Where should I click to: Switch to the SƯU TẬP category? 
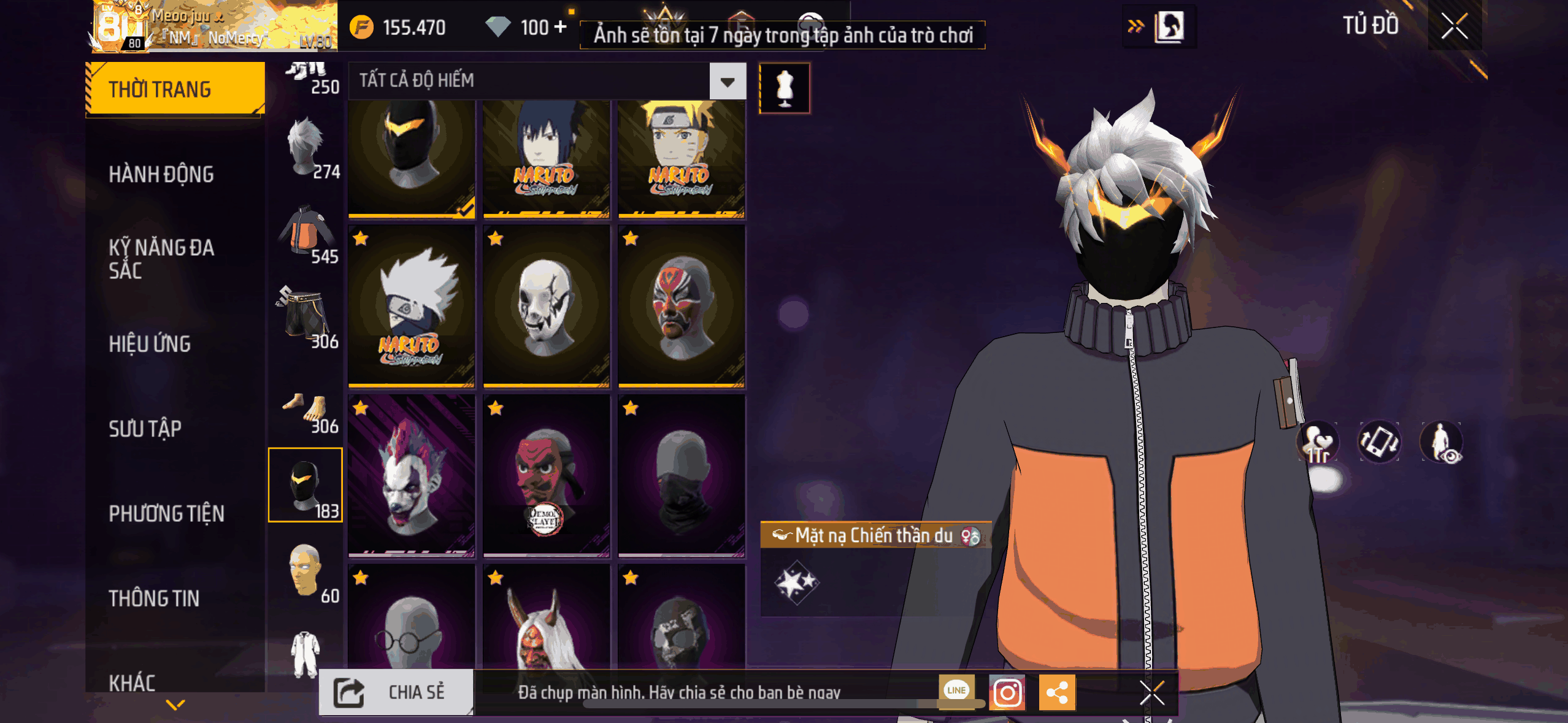click(x=145, y=429)
